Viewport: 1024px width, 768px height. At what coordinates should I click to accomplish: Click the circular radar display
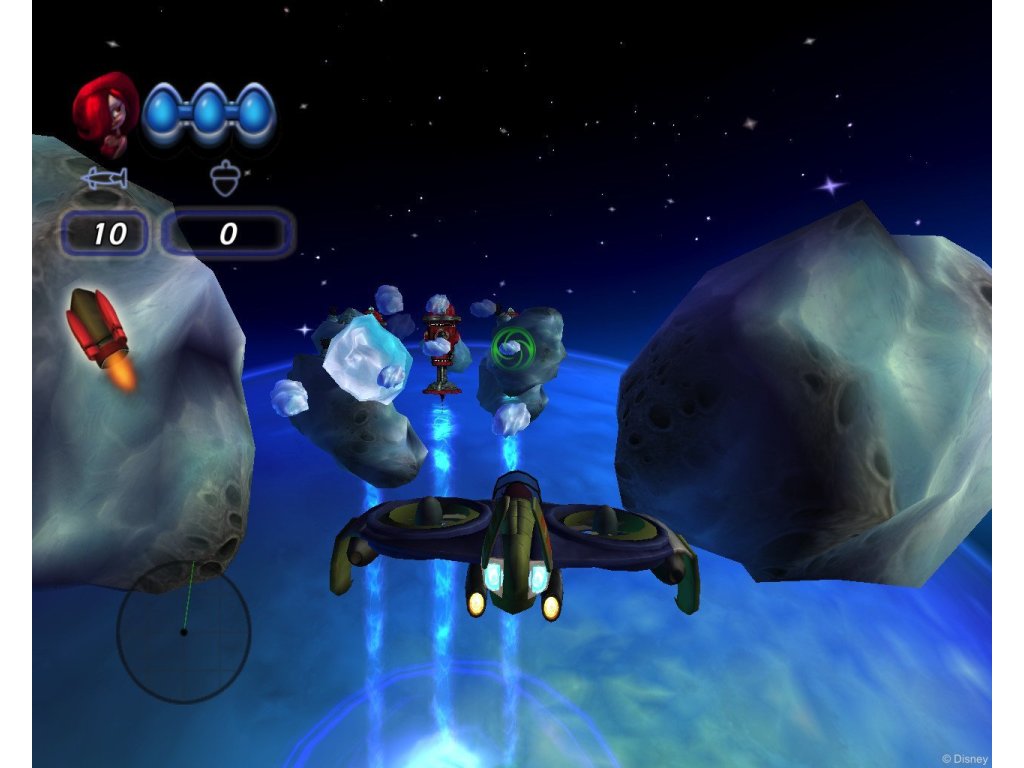coord(183,630)
